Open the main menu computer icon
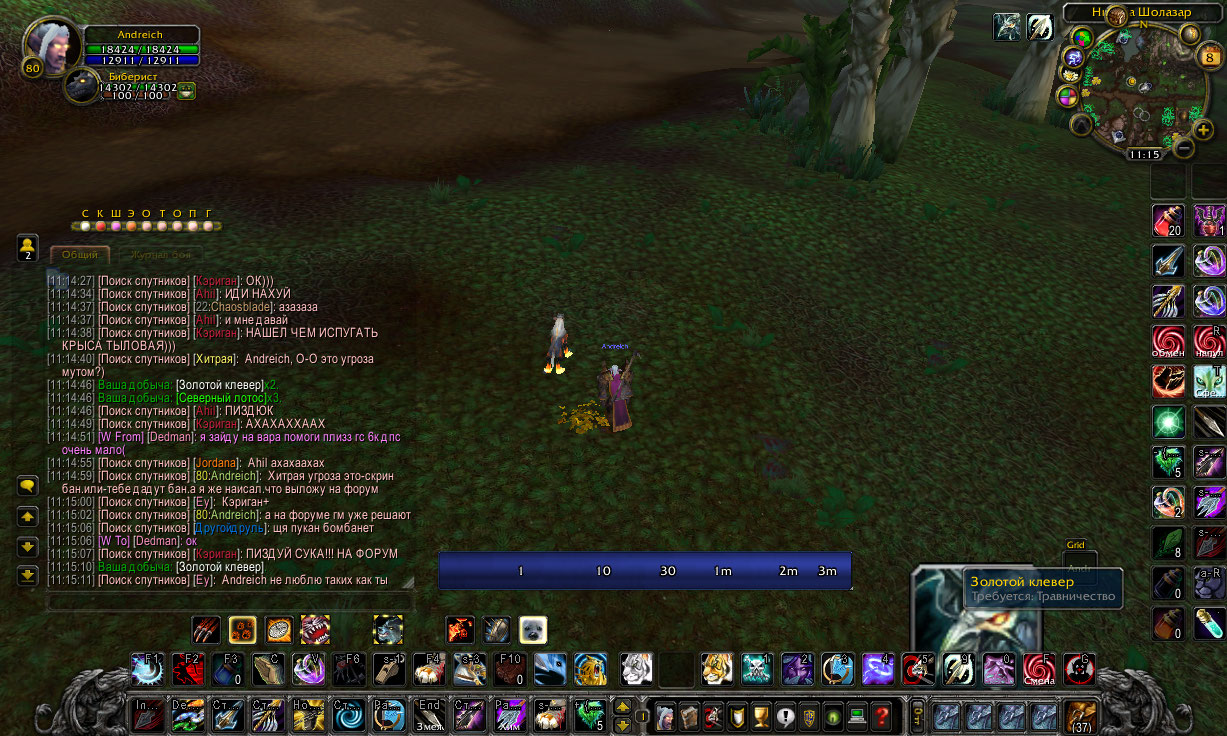This screenshot has height=736, width=1227. click(857, 716)
